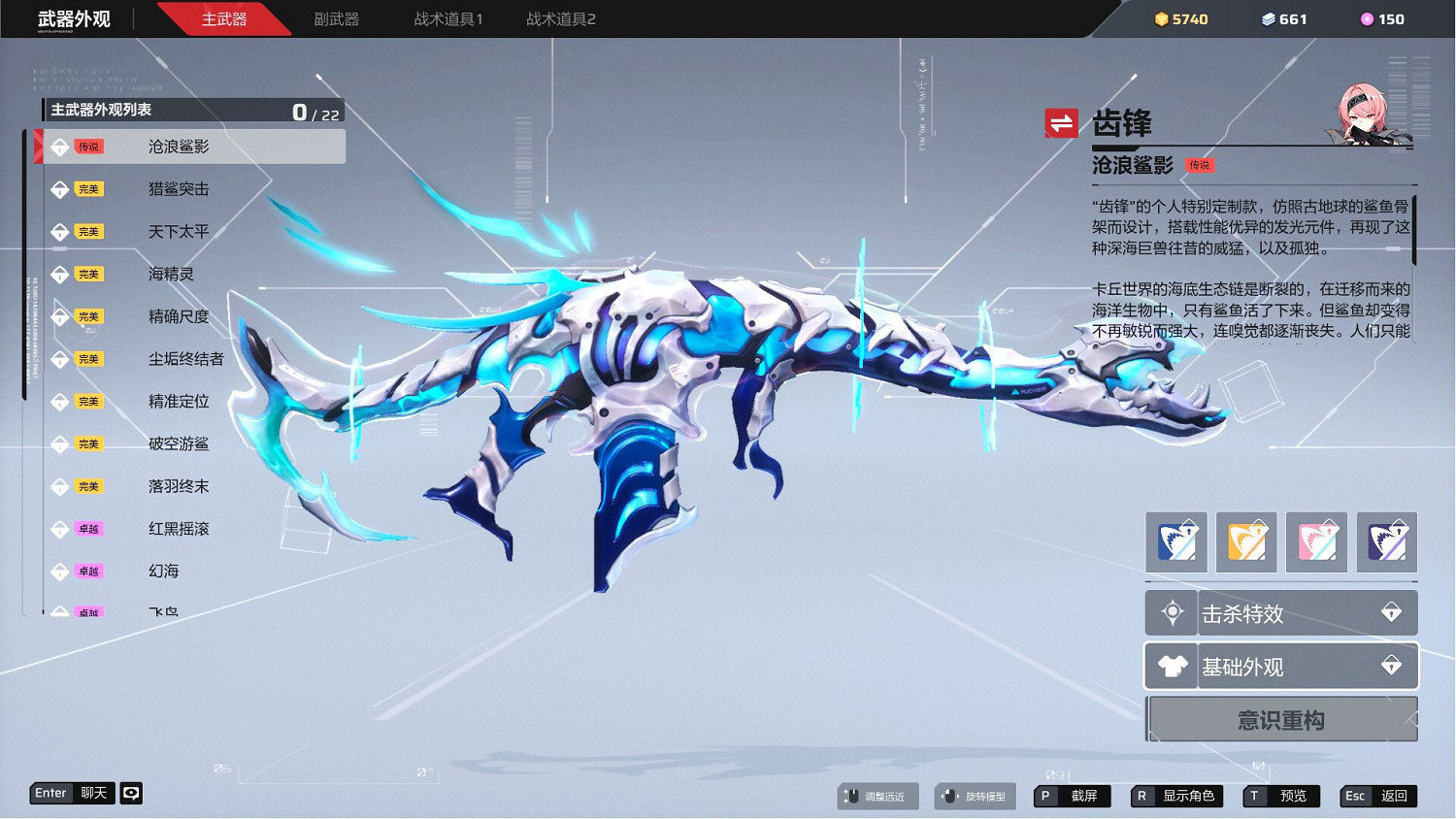
Task: Open the 战术道具1 tab
Action: pos(446,17)
